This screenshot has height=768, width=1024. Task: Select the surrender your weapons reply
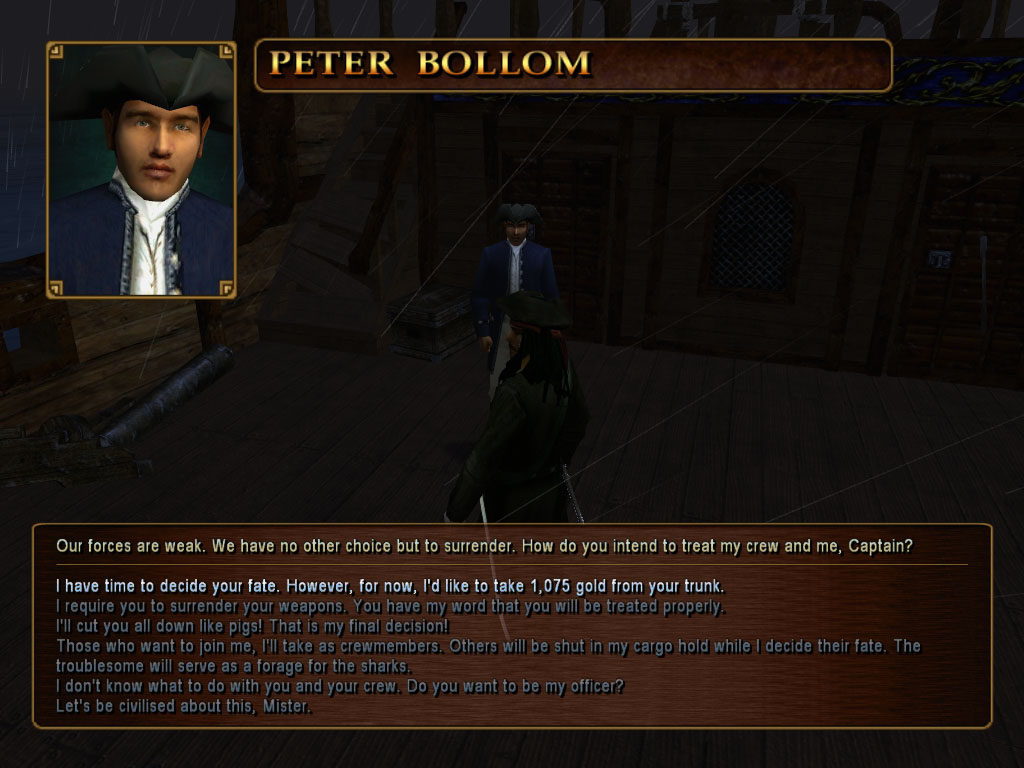click(390, 607)
